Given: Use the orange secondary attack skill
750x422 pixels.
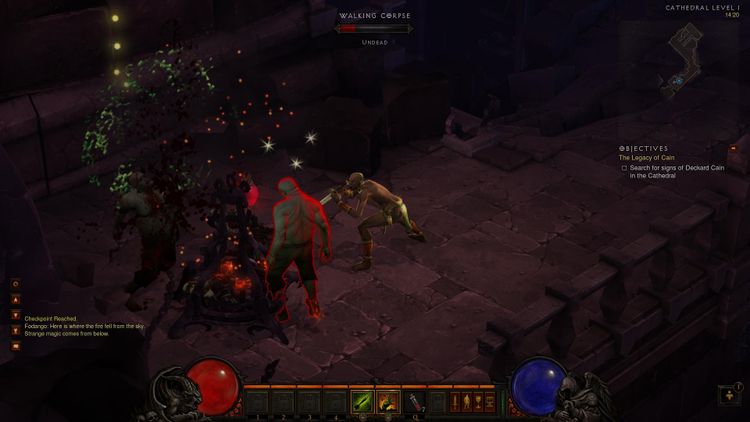Looking at the screenshot, I should pos(387,401).
